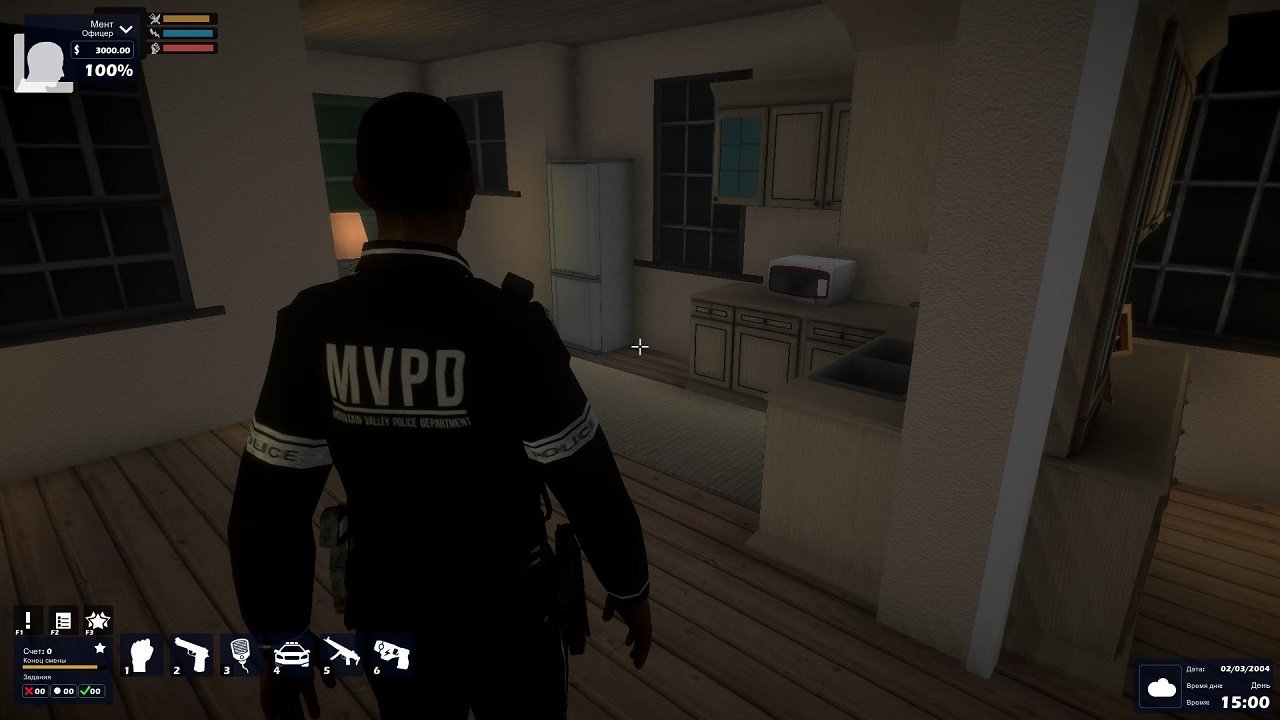Viewport: 1280px width, 720px height.
Task: Equip the rifle in hotbar slot 5
Action: click(340, 654)
